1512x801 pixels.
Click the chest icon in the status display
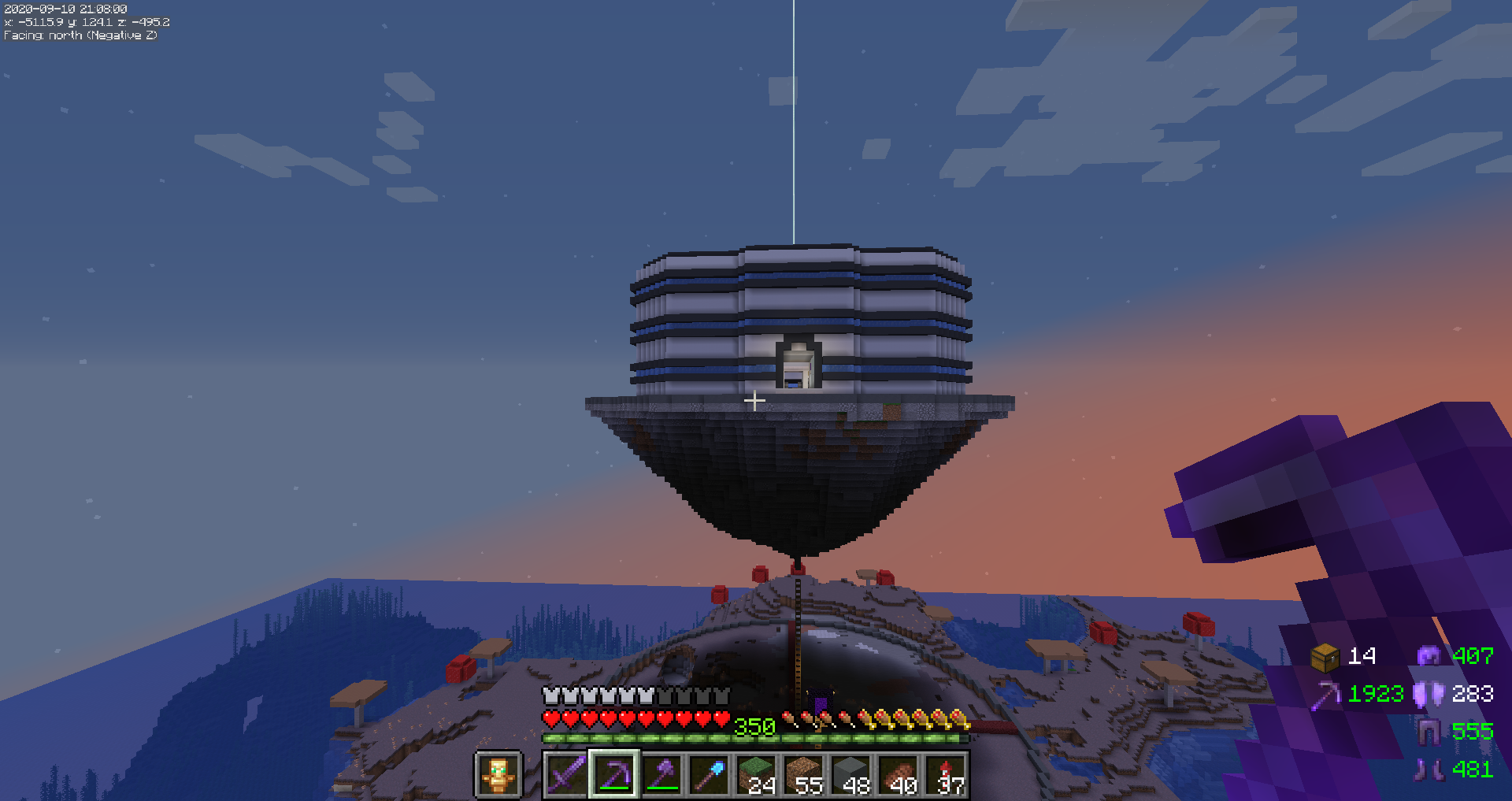1325,656
